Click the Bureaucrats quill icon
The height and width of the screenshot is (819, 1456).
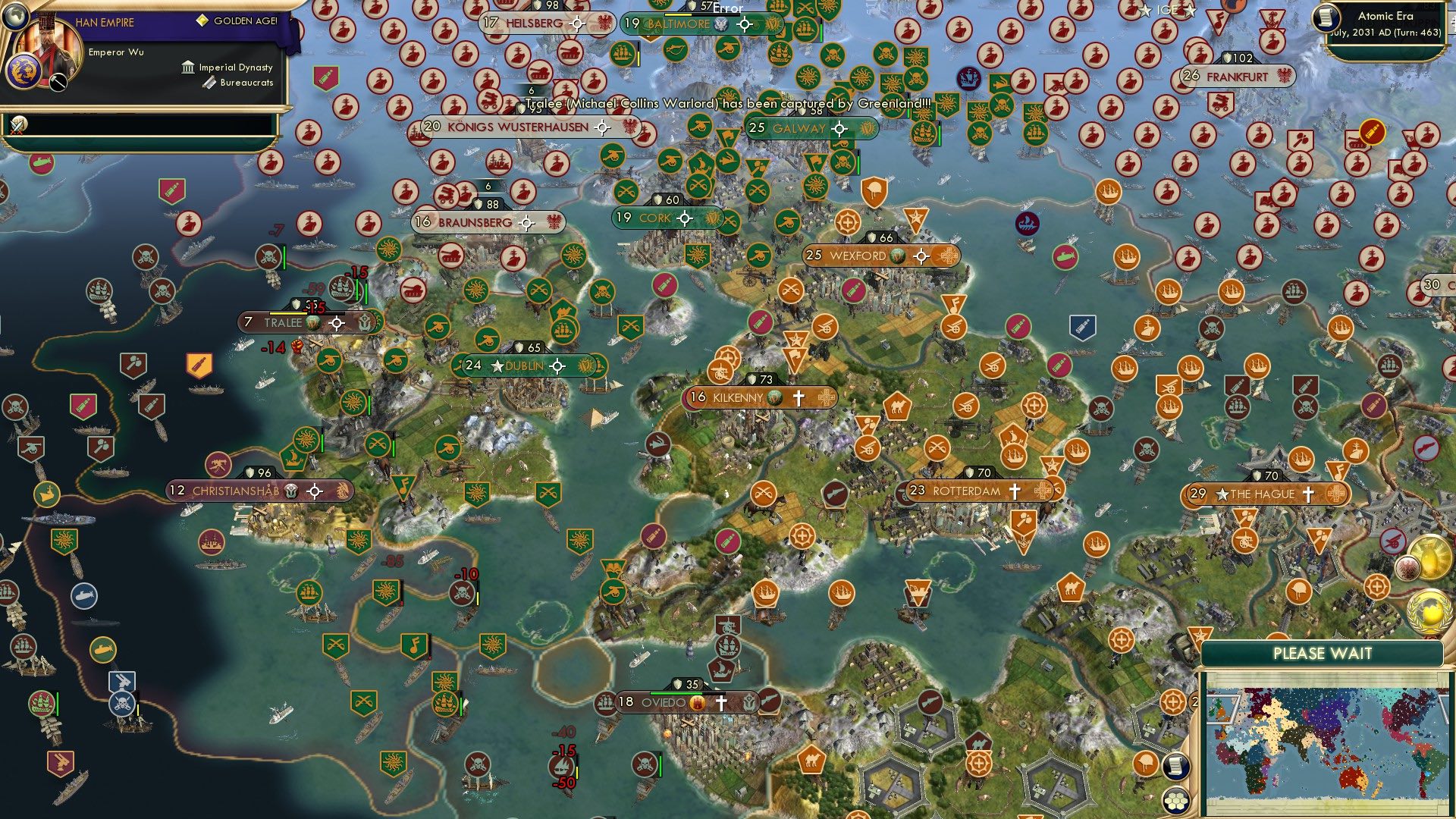click(209, 83)
